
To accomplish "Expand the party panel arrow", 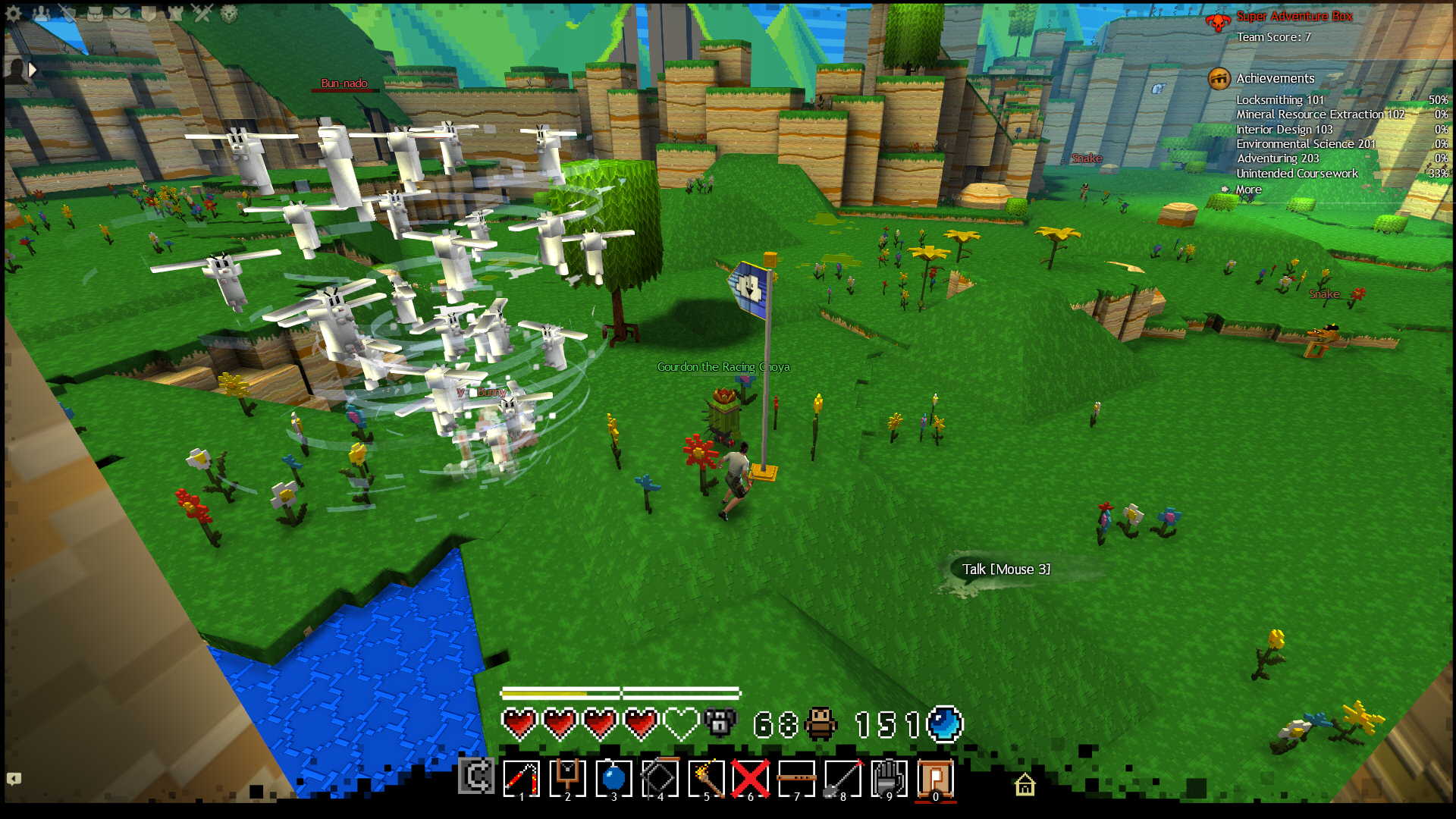I will [33, 70].
